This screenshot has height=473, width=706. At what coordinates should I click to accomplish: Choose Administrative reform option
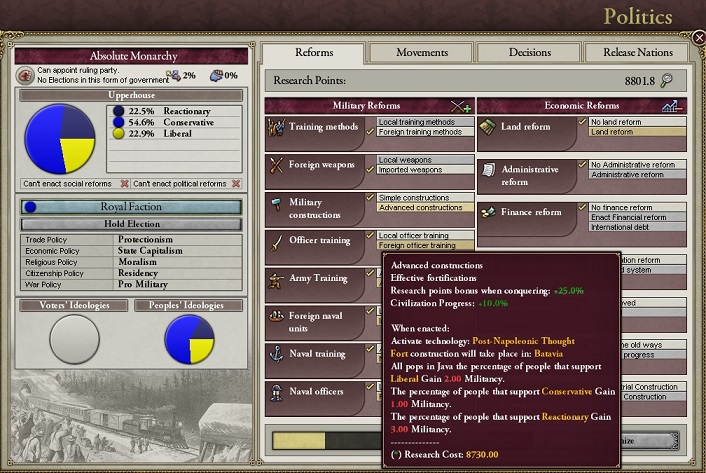coord(629,175)
